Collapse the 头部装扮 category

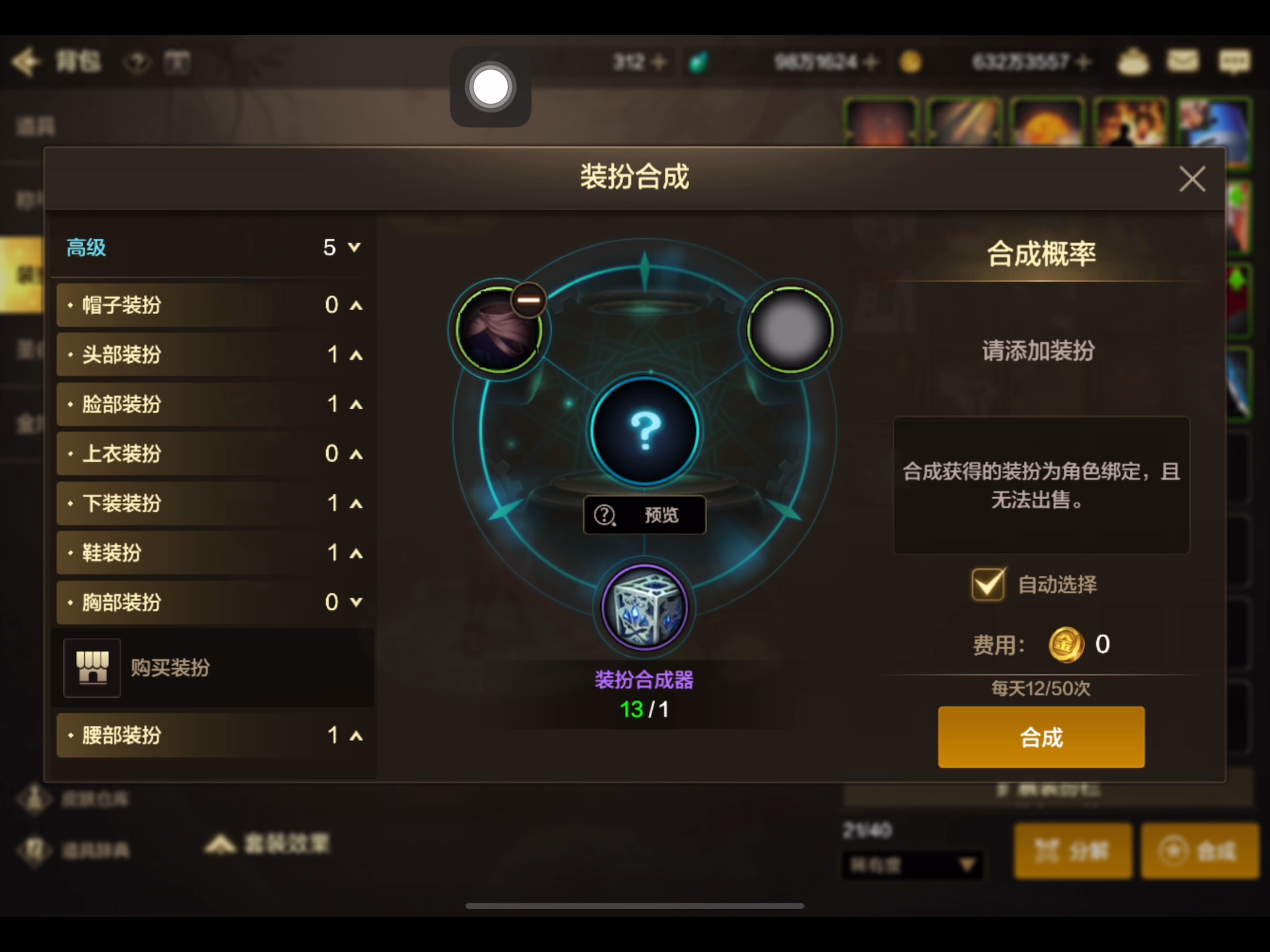[355, 355]
